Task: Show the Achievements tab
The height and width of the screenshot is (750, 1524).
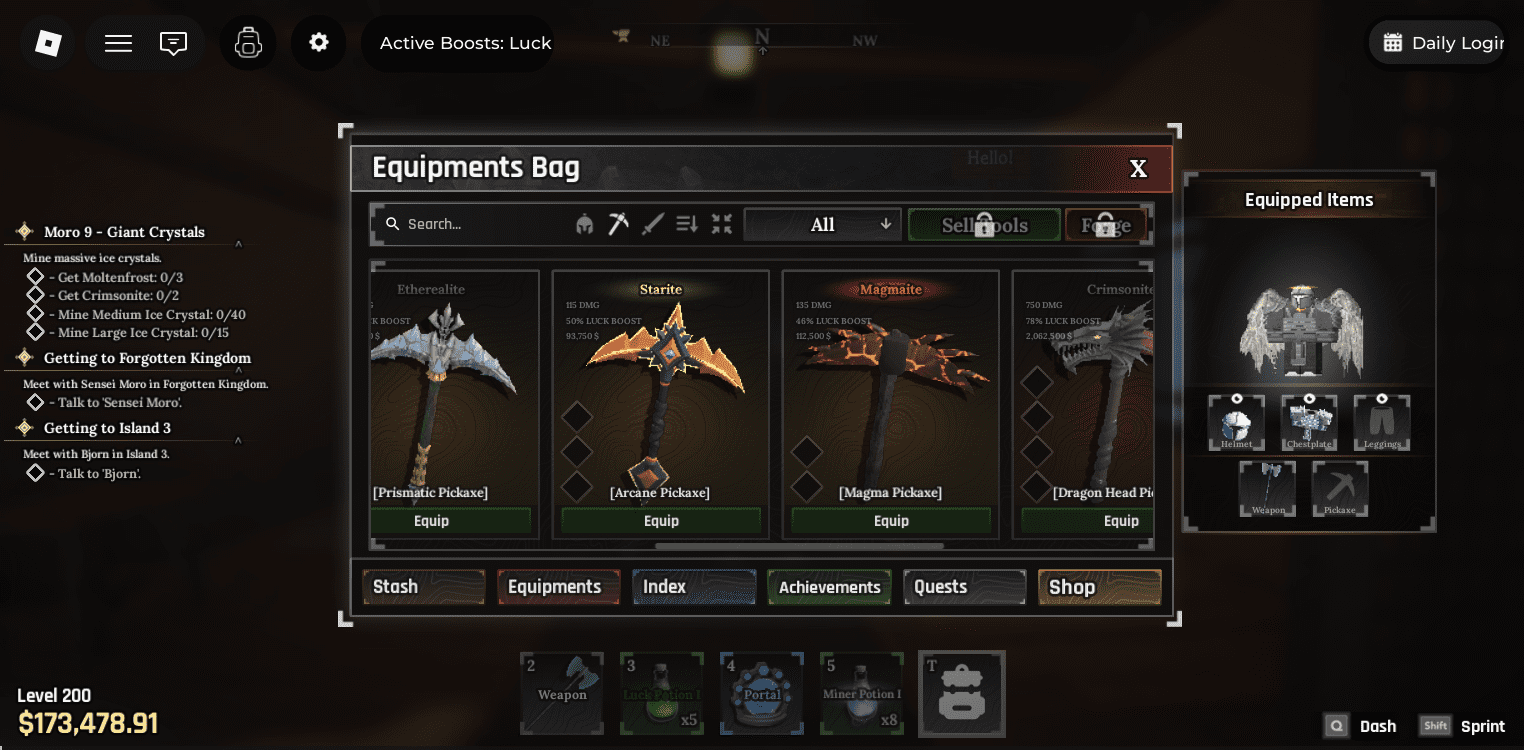Action: point(829,587)
